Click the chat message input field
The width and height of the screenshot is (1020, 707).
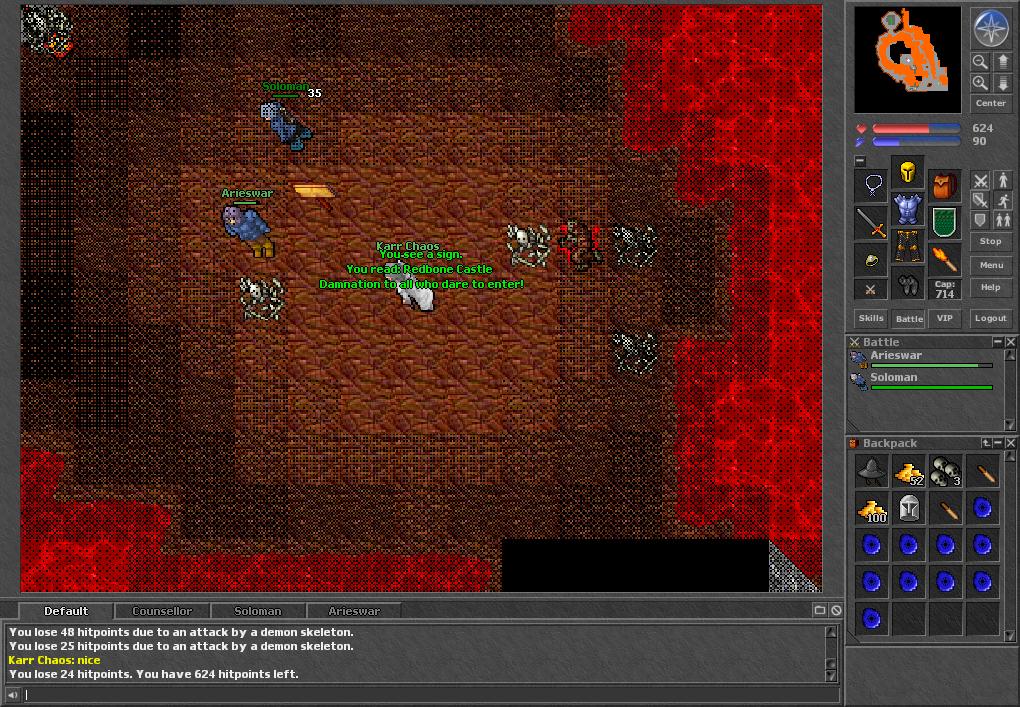click(420, 694)
